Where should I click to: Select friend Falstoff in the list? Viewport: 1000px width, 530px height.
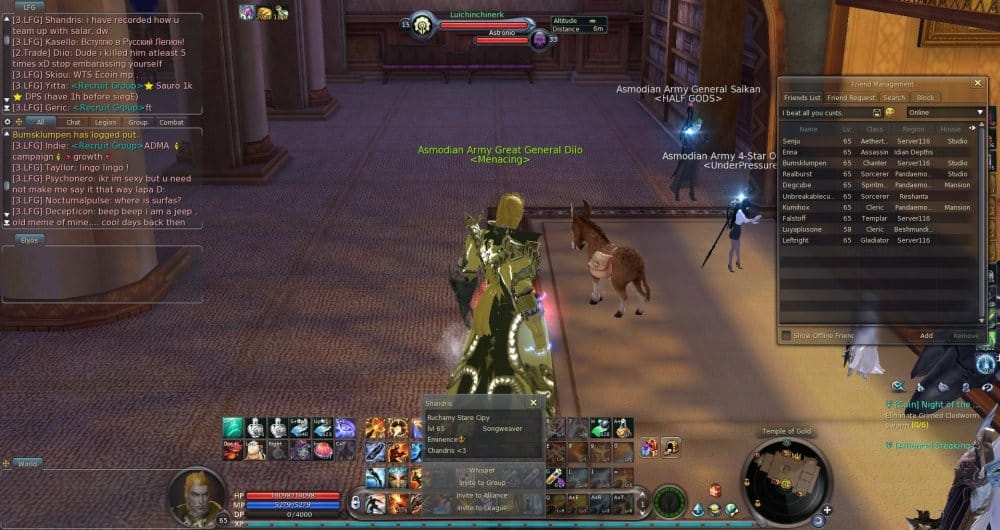point(797,218)
